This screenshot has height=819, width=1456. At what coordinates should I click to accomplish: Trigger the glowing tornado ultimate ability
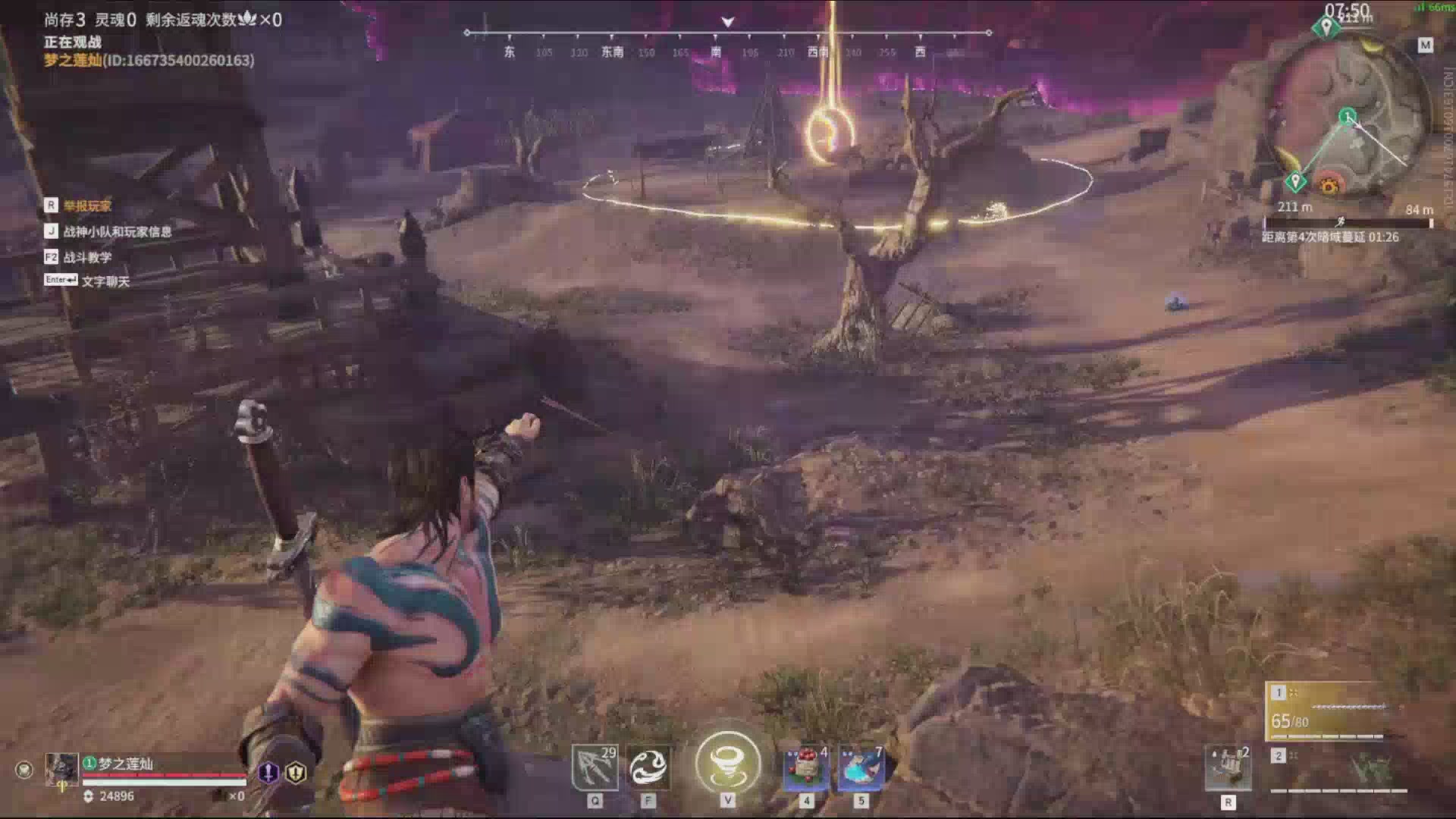[727, 763]
